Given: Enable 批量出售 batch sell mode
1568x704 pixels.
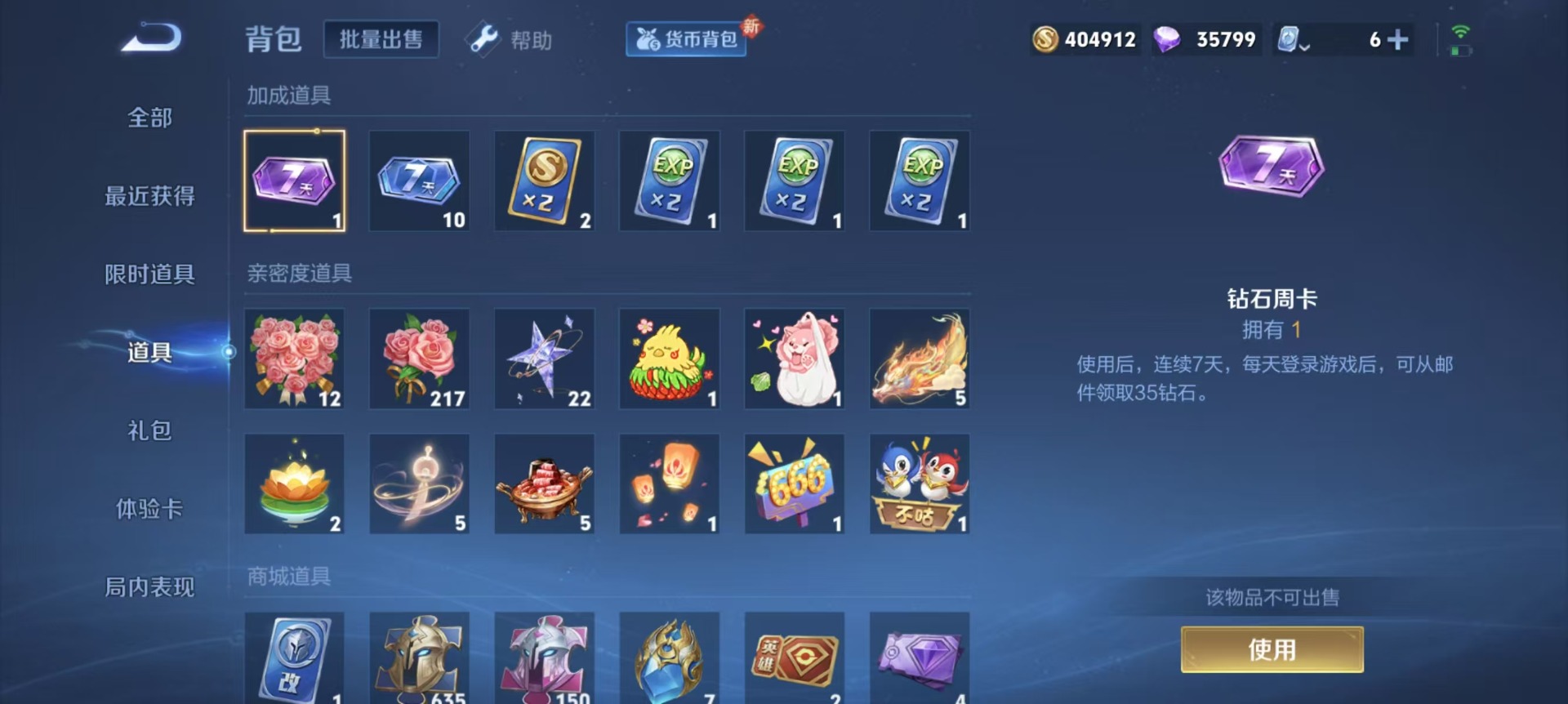Looking at the screenshot, I should click(381, 38).
